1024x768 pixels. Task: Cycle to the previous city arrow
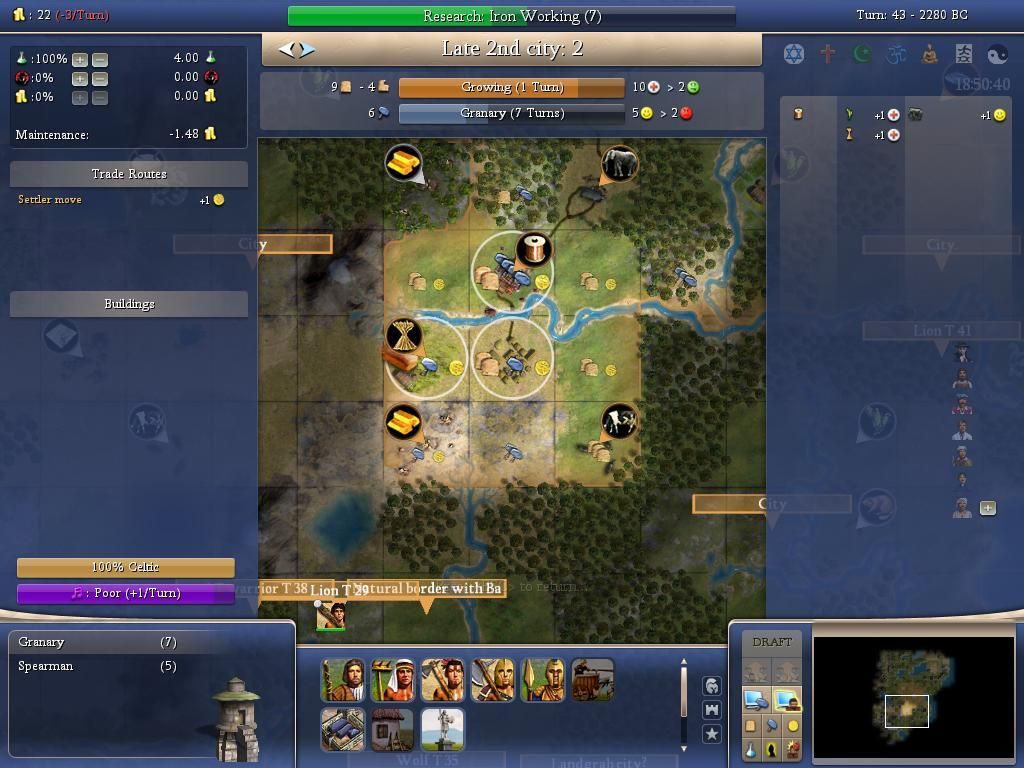(286, 48)
